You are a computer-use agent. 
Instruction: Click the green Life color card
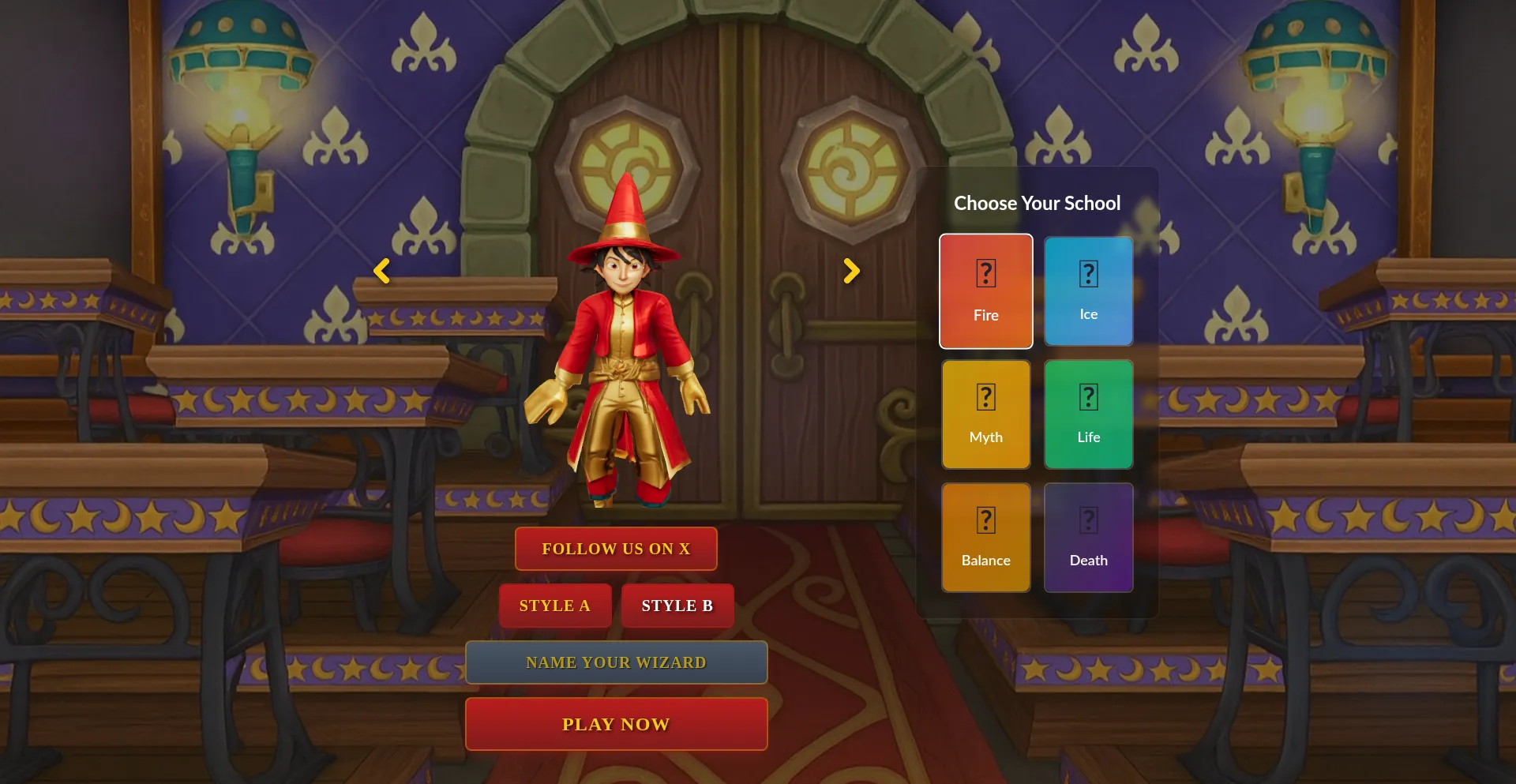click(1088, 414)
